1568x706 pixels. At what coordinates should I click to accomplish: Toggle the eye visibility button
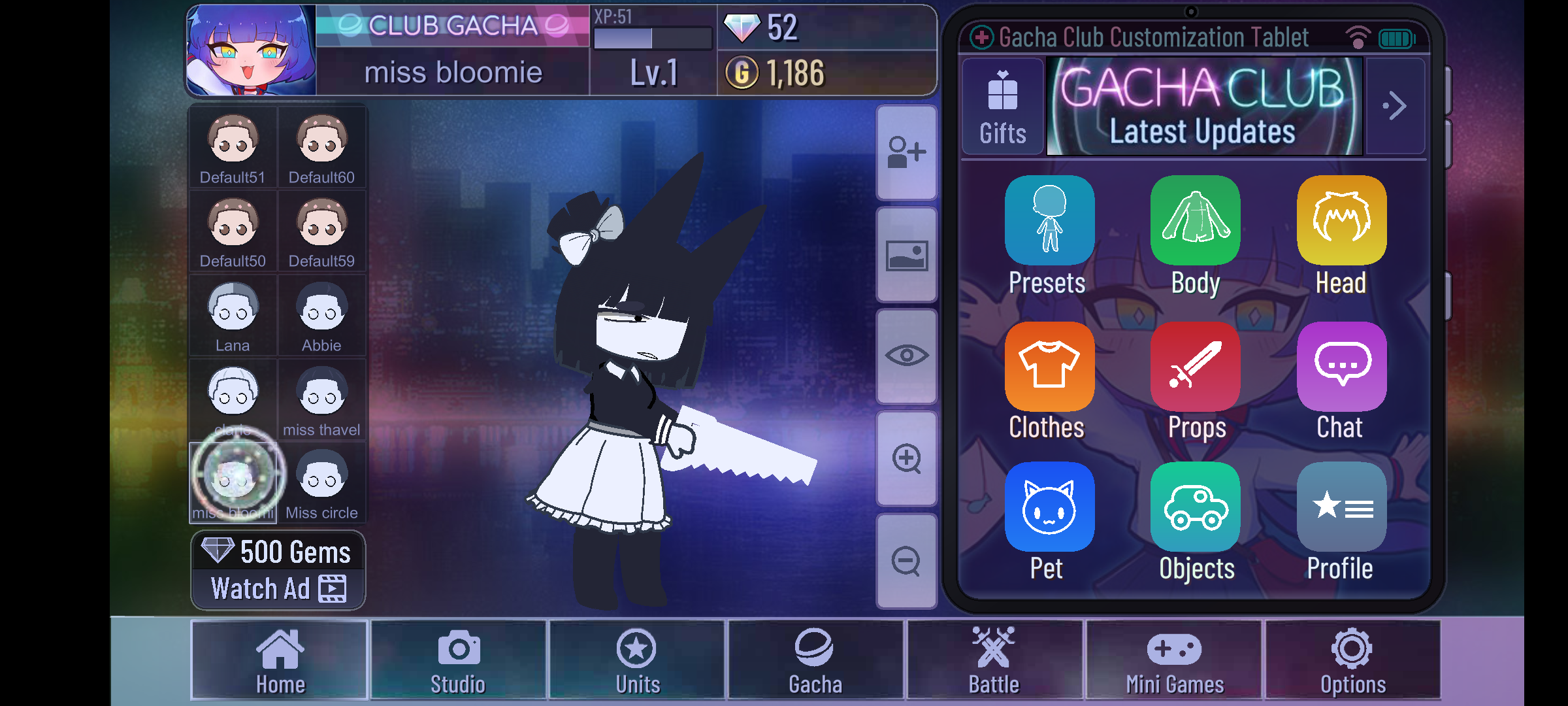pos(906,356)
